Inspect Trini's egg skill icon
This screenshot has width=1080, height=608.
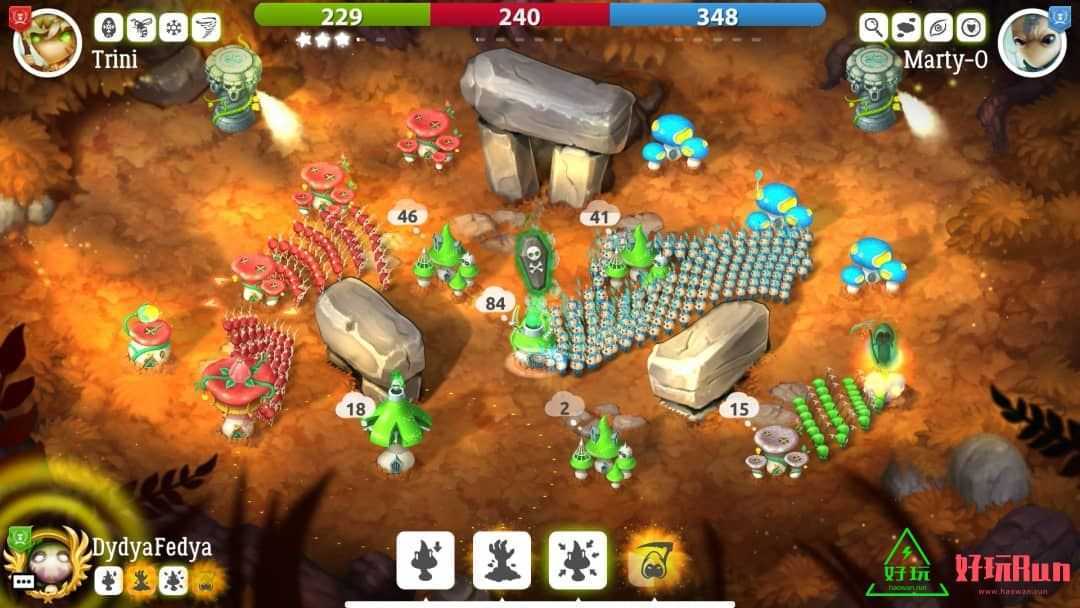(x=108, y=27)
